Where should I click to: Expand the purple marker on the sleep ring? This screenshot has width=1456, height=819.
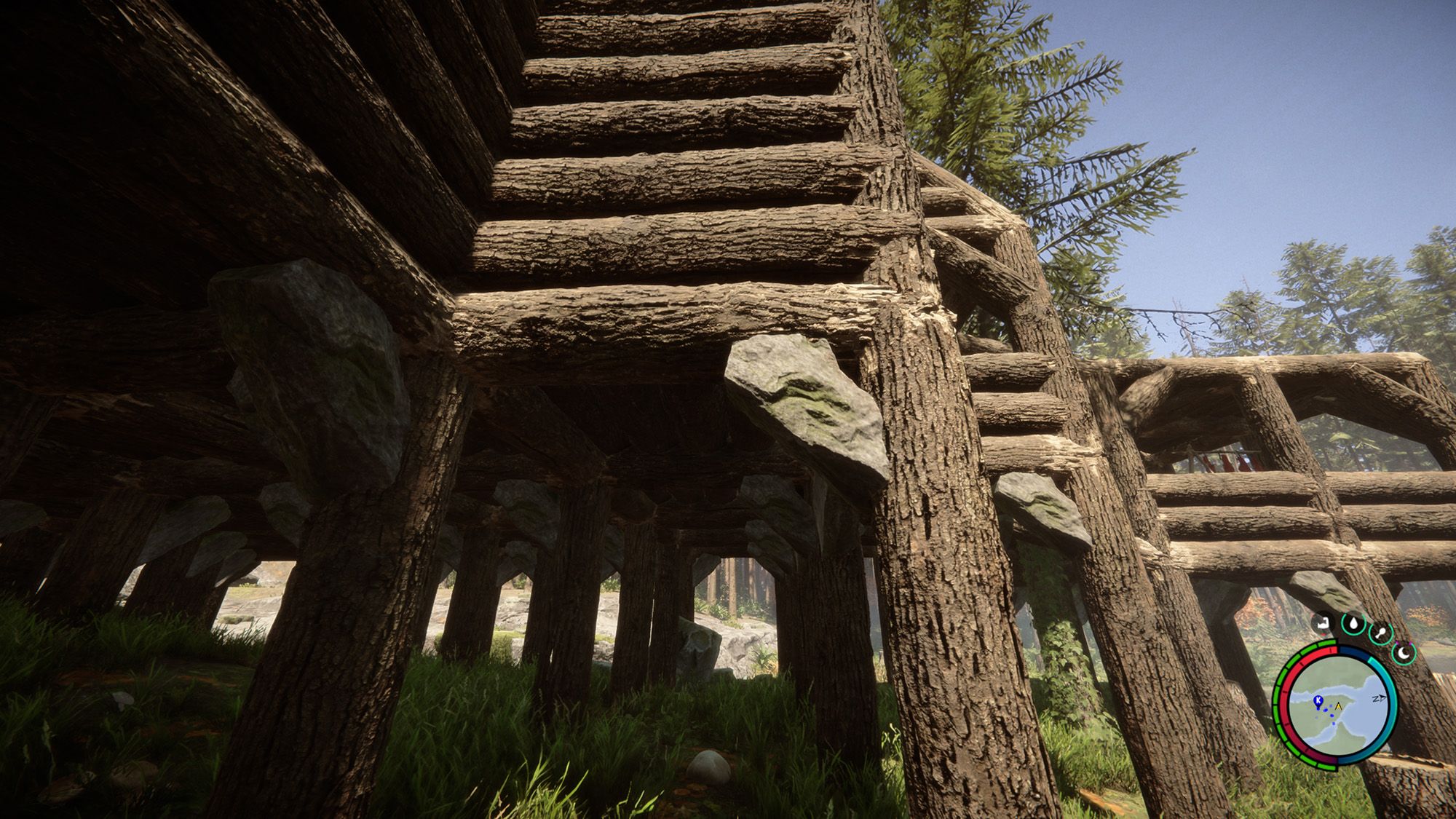tap(1398, 643)
